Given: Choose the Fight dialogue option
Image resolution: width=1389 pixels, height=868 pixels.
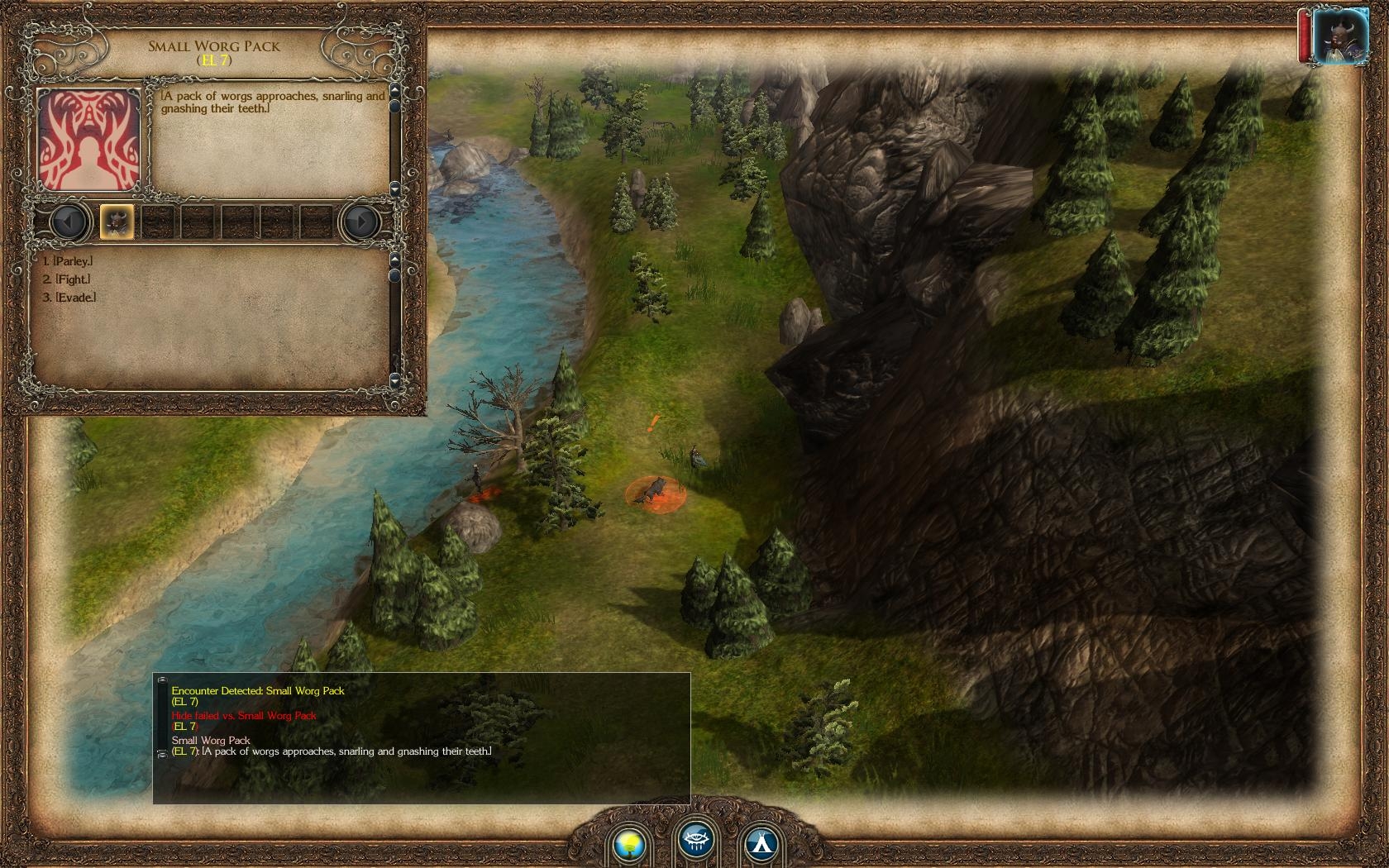Looking at the screenshot, I should pos(72,279).
